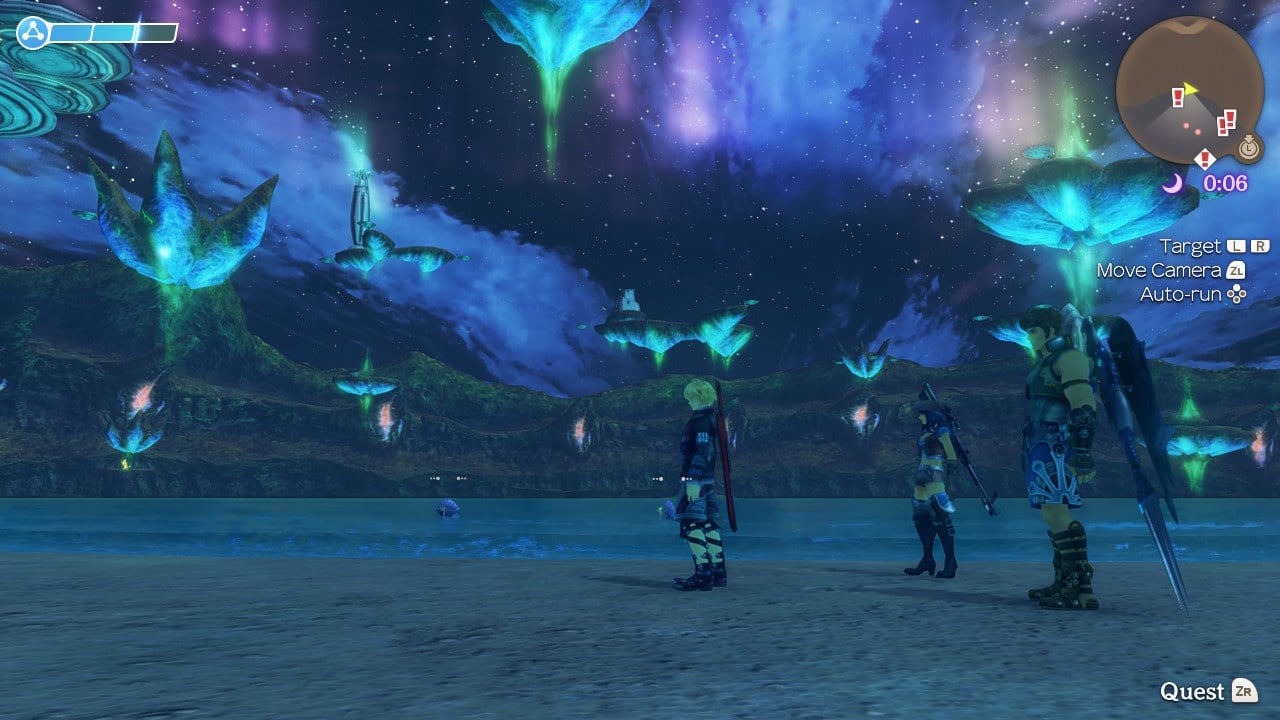The image size is (1280, 720).
Task: Activate the Move Camera option
Action: [1159, 270]
